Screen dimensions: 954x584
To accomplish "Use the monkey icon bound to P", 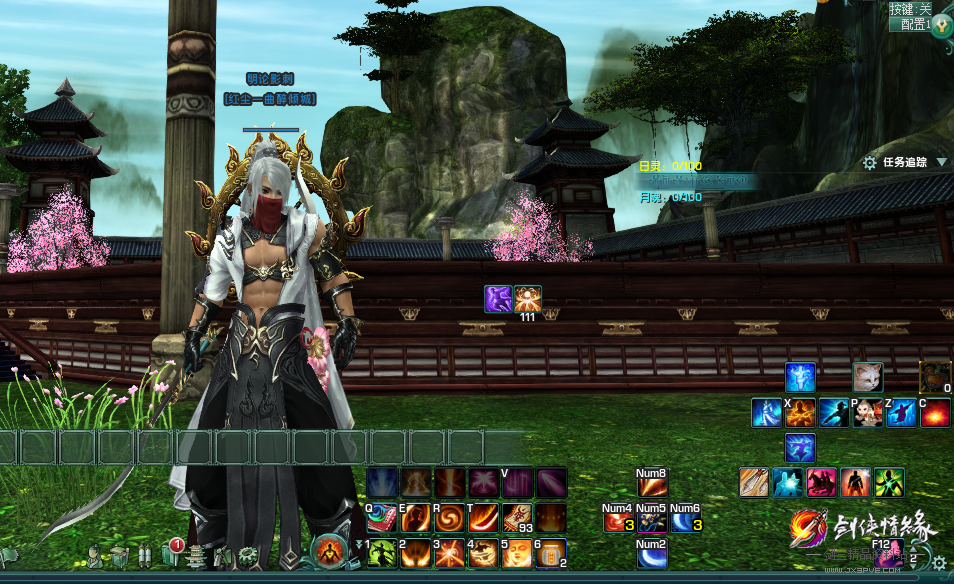I will 867,412.
